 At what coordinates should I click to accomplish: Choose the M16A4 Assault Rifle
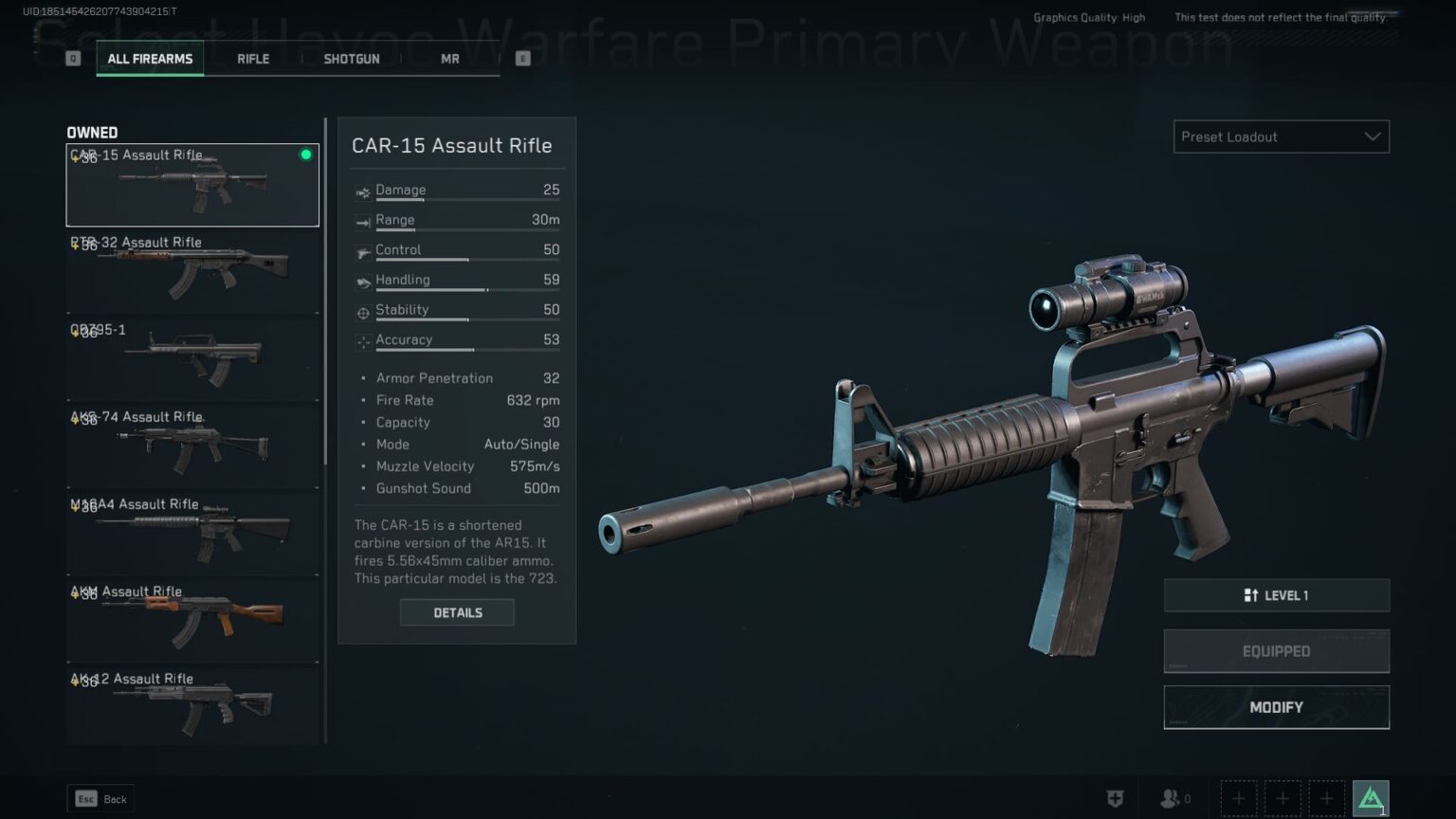click(192, 534)
